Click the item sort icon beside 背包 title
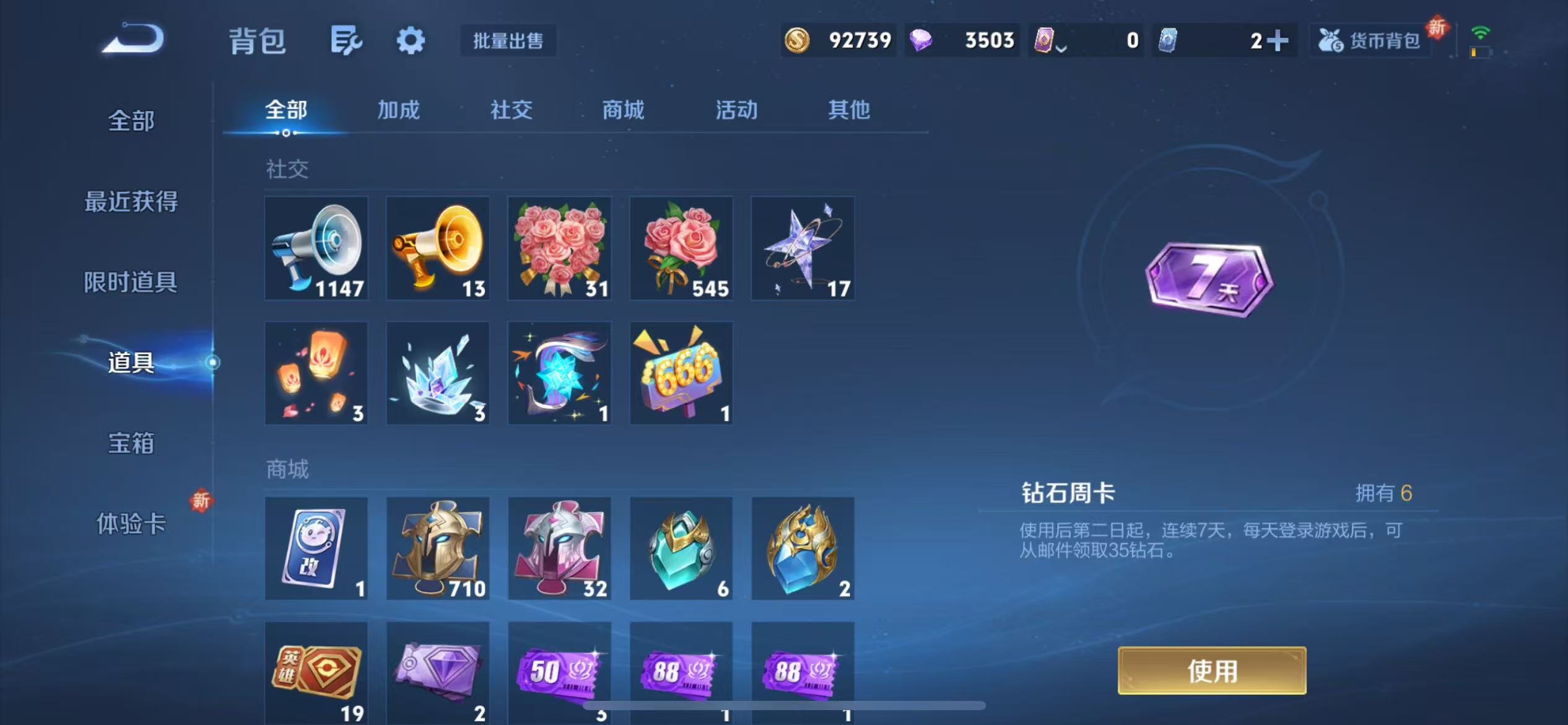This screenshot has height=725, width=1568. point(345,38)
